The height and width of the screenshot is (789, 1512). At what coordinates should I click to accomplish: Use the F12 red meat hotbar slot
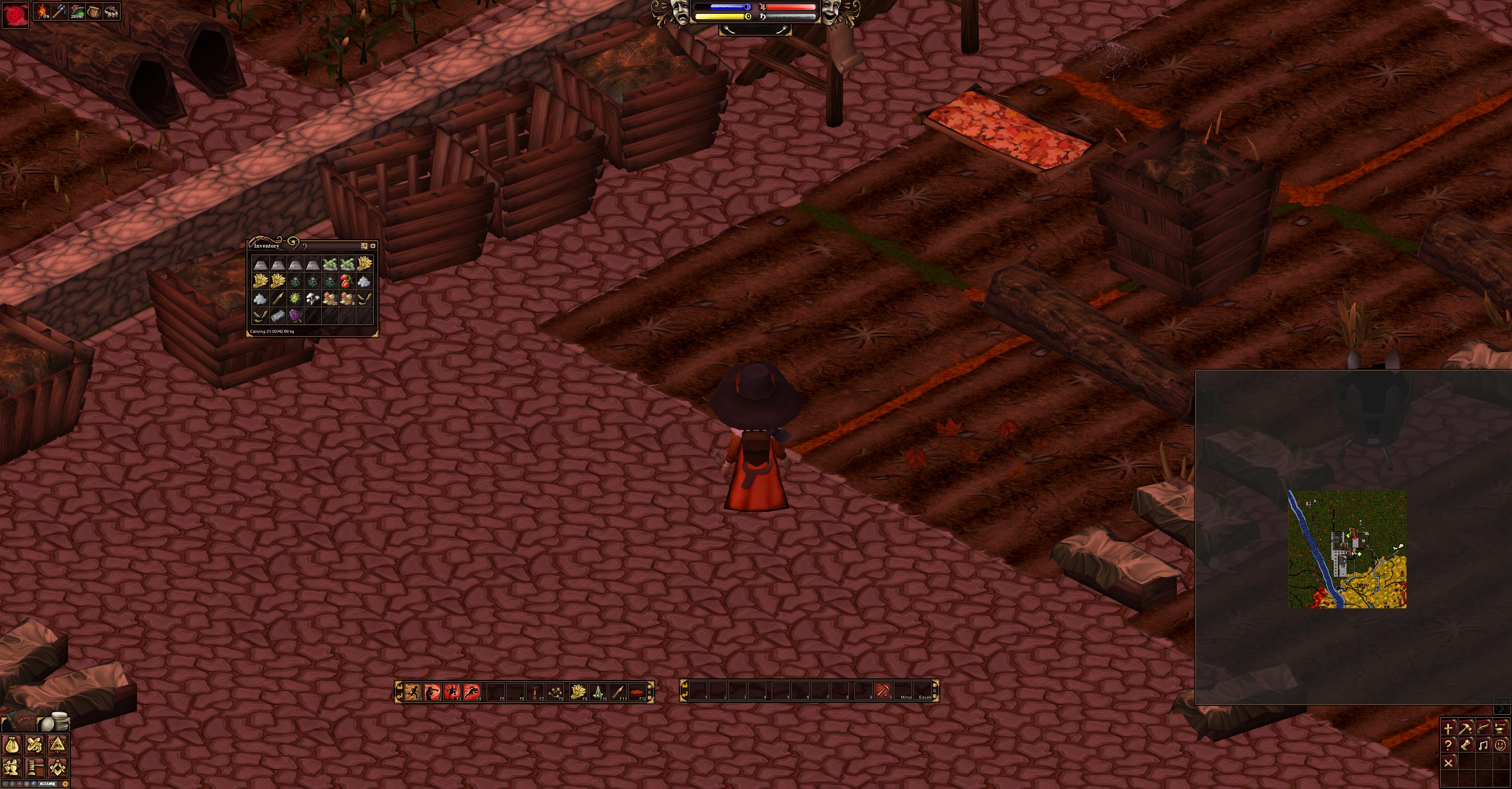tap(637, 691)
